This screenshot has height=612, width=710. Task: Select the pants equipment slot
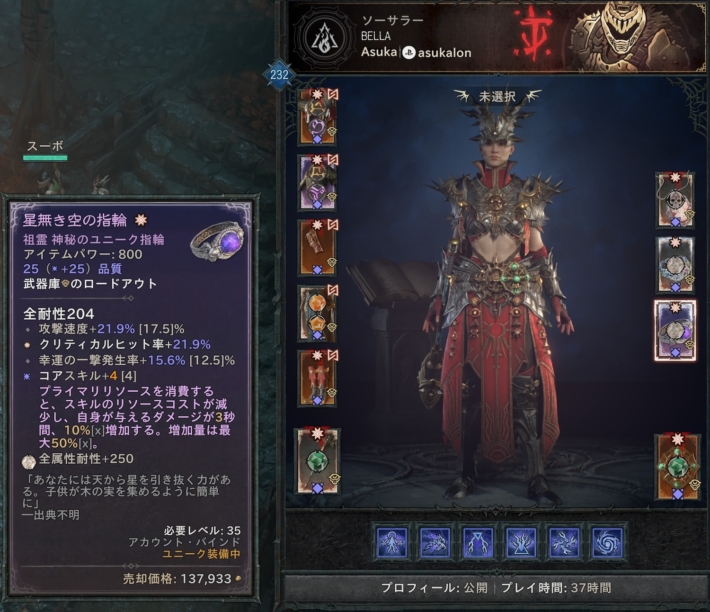tap(317, 313)
